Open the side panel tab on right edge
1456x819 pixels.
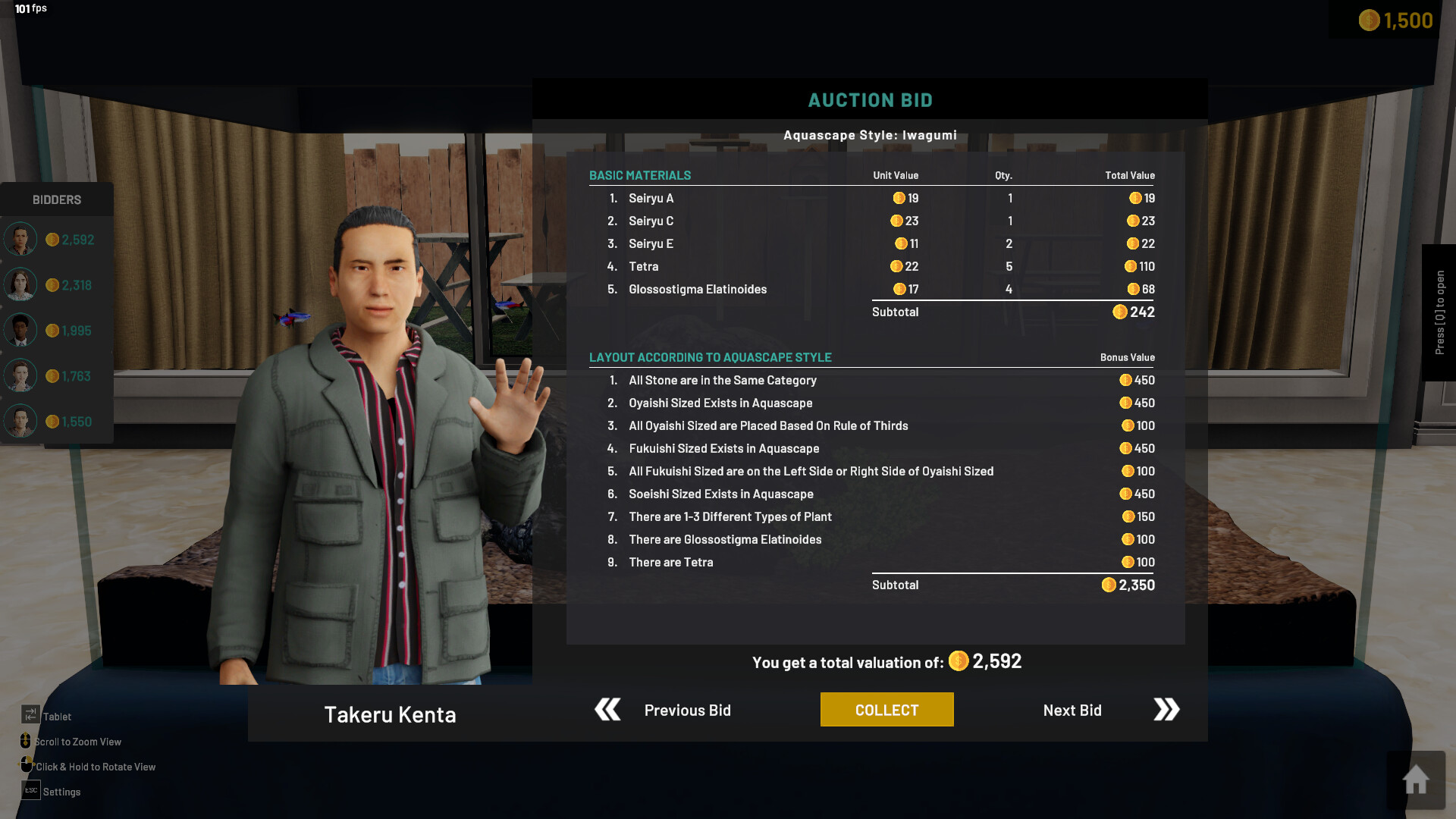(1439, 312)
